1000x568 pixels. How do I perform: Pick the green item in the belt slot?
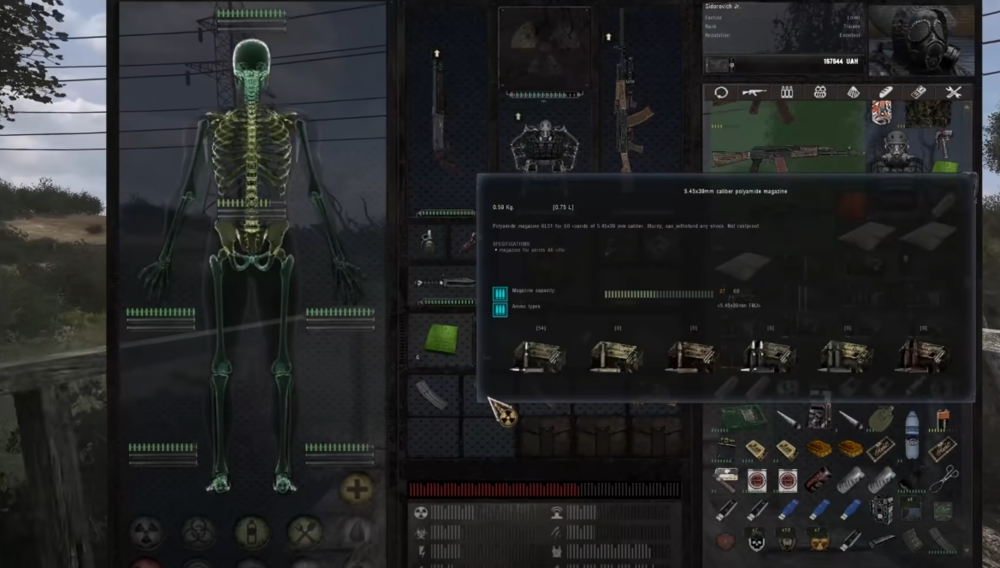point(440,338)
